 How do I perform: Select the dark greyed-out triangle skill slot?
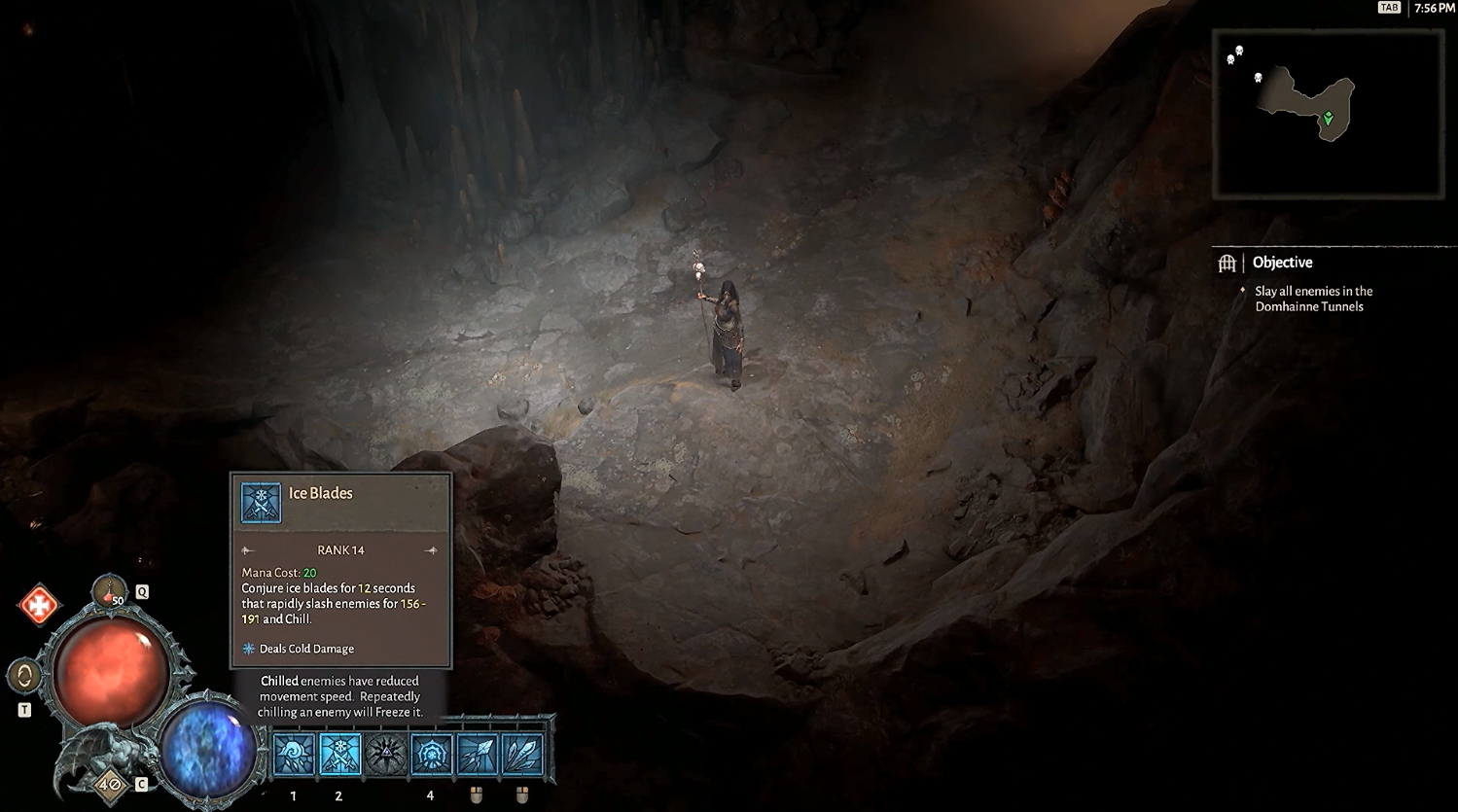[385, 755]
